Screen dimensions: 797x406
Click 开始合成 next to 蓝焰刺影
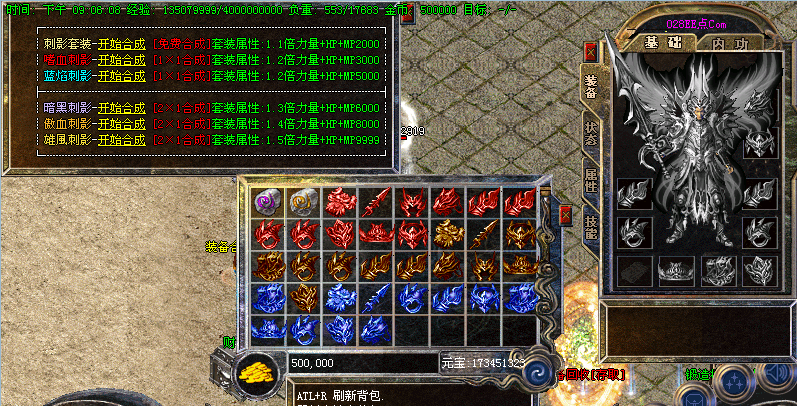click(x=121, y=75)
